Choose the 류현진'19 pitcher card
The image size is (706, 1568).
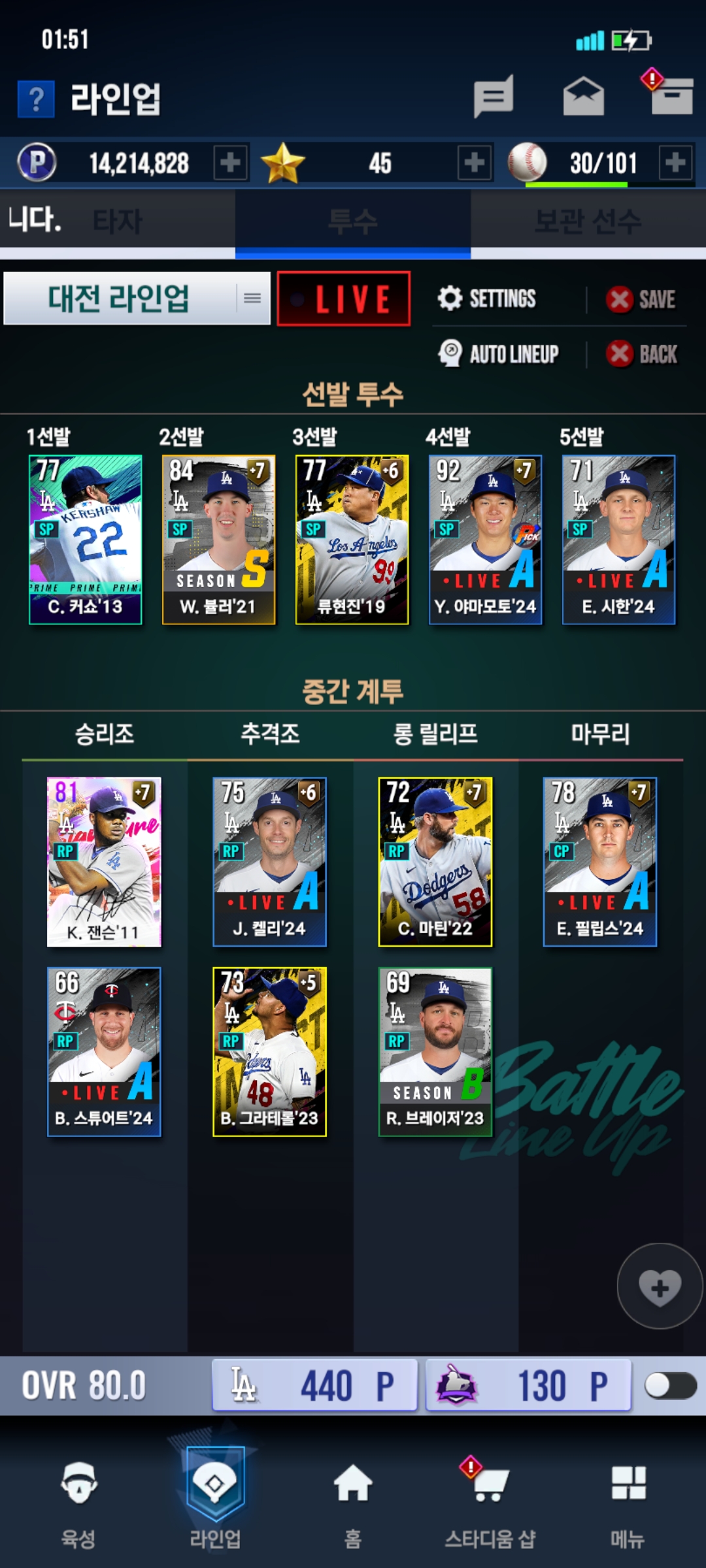(x=352, y=539)
